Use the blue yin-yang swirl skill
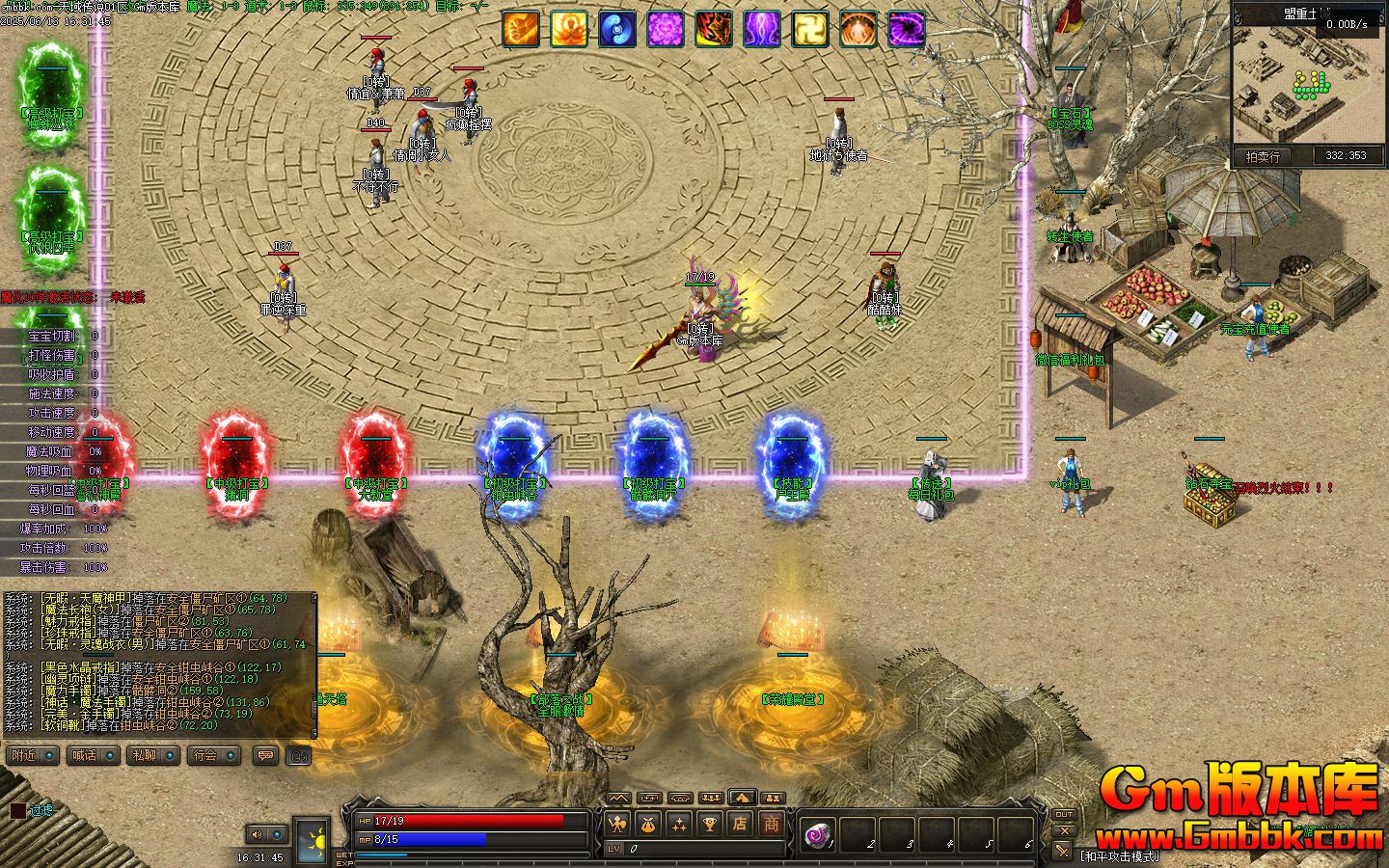Image resolution: width=1389 pixels, height=868 pixels. pos(617,29)
